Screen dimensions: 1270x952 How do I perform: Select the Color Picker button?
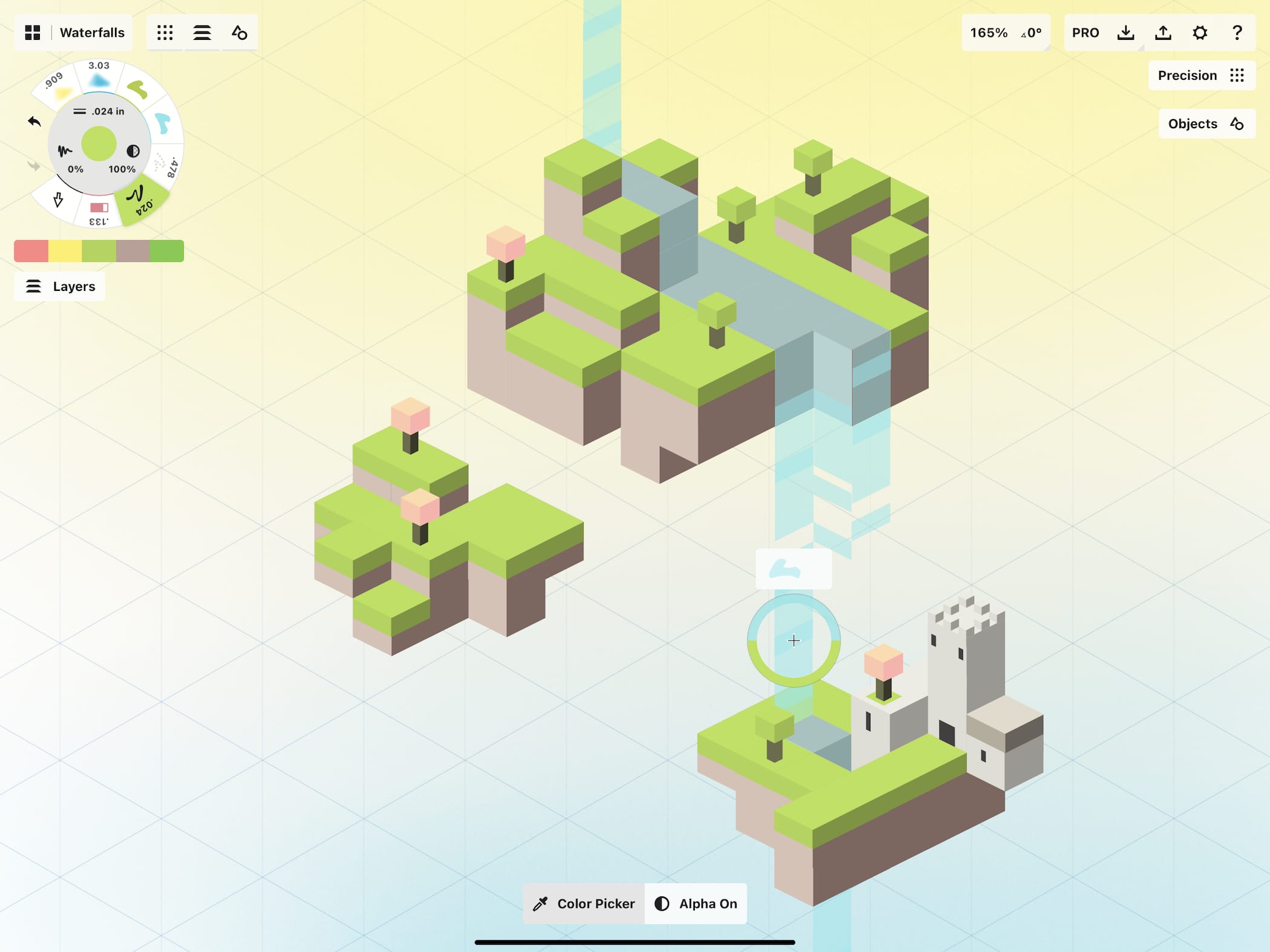tap(584, 904)
